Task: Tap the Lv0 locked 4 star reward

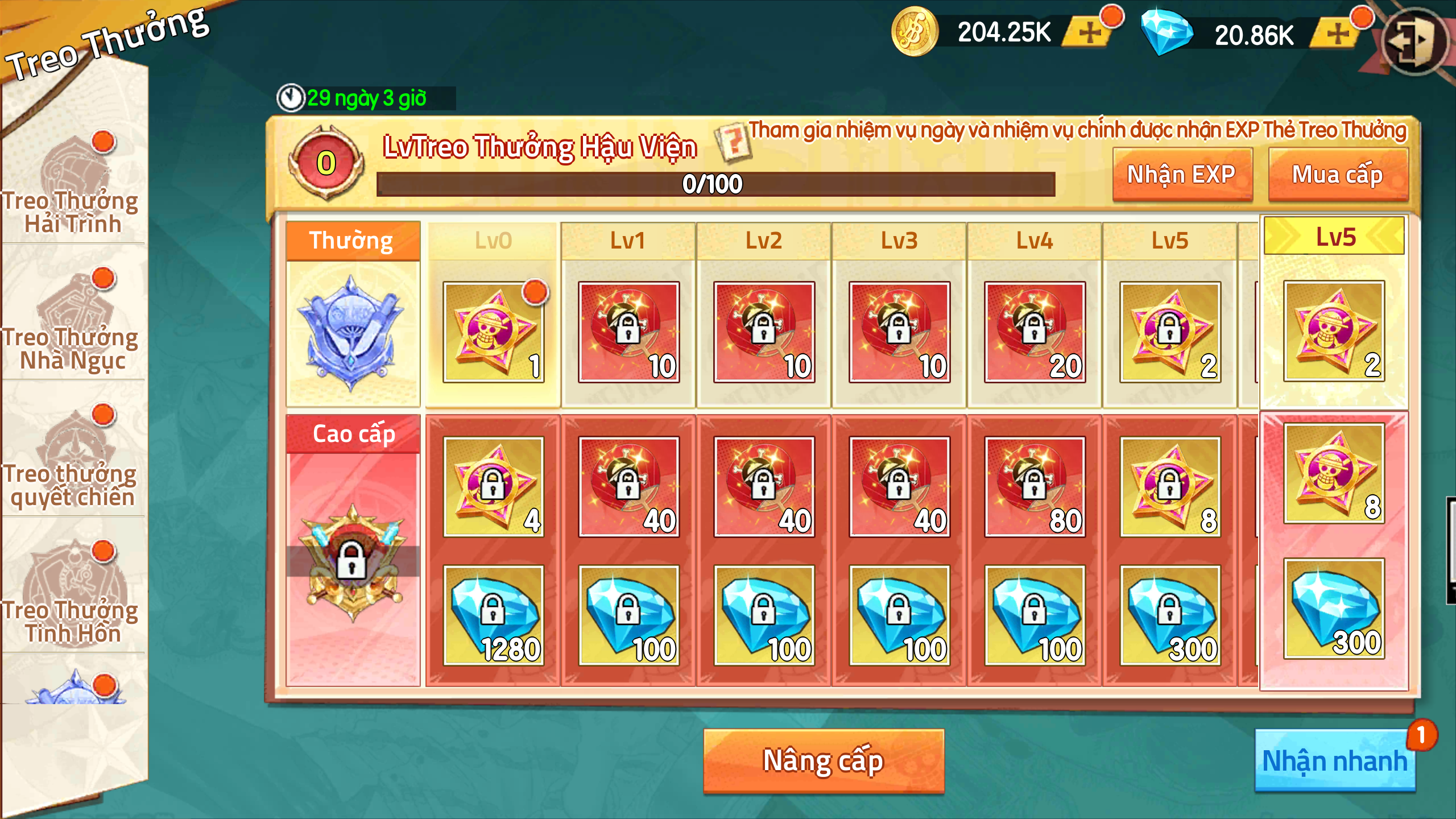Action: click(493, 487)
